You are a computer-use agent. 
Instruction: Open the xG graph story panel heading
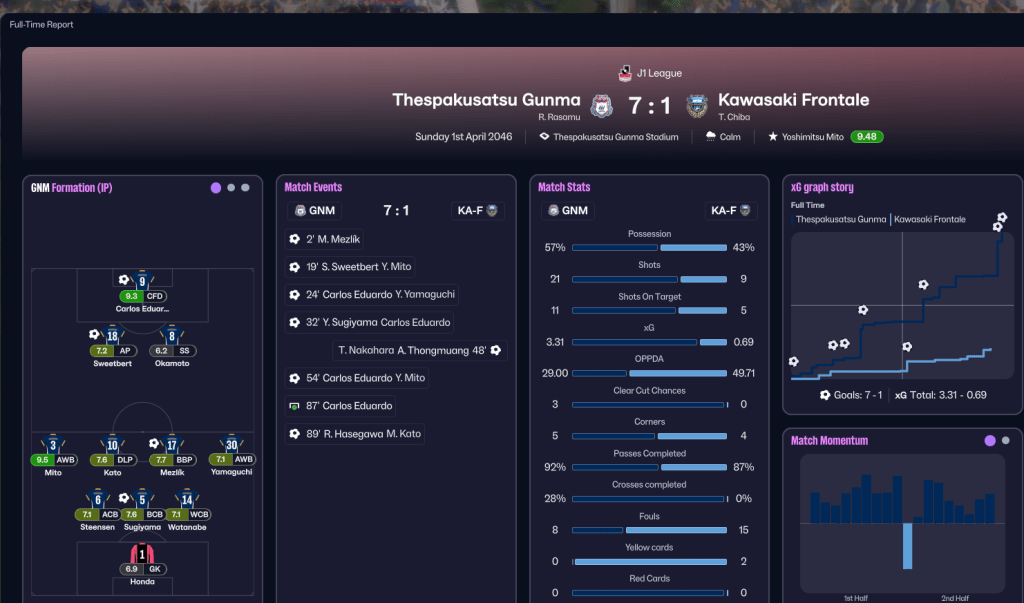tap(822, 187)
